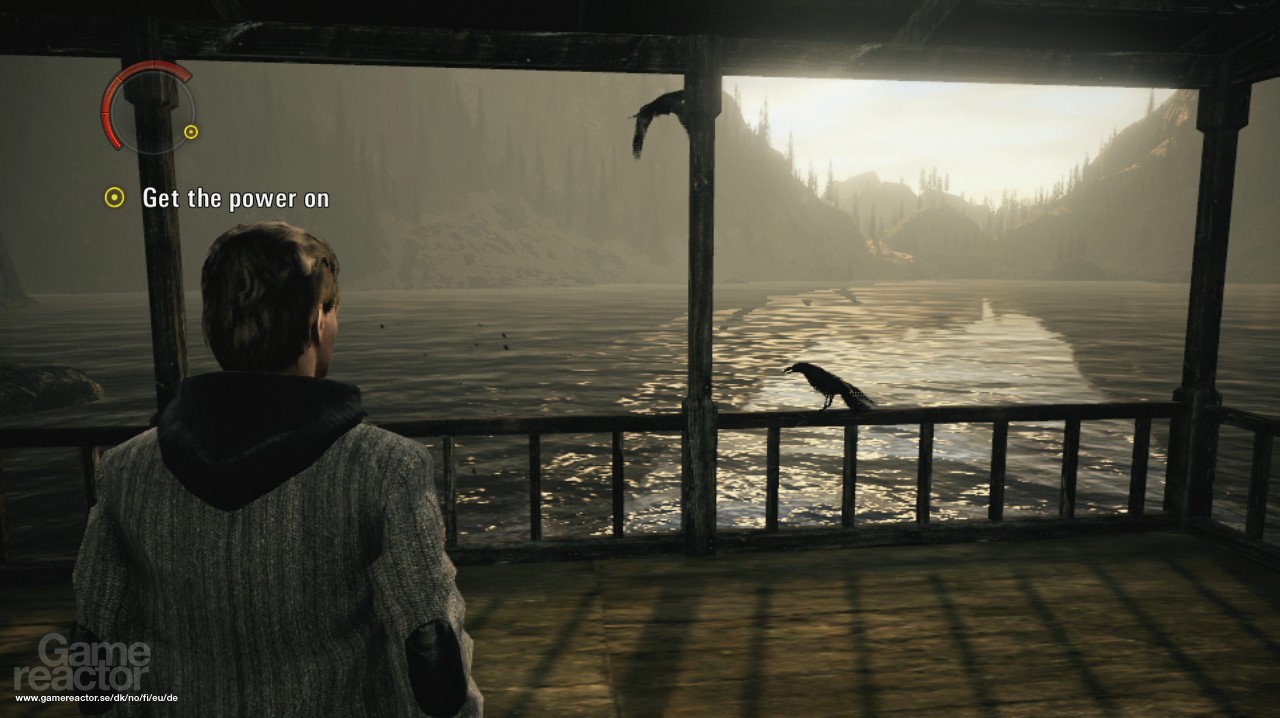Image resolution: width=1280 pixels, height=718 pixels.
Task: Click the yellow objective marker on the compass
Action: point(191,131)
